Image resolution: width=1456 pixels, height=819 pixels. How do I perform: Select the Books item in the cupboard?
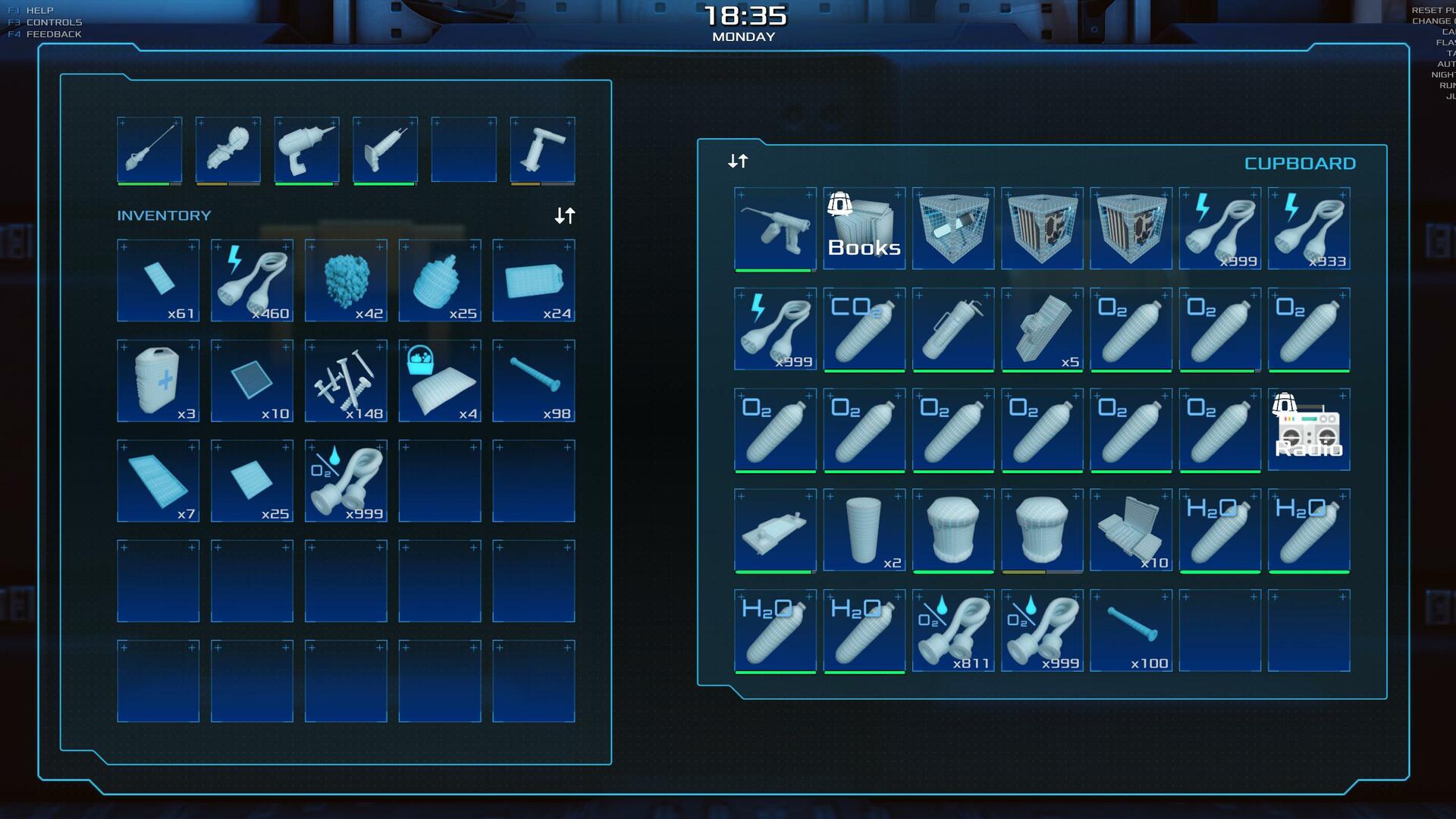coord(864,228)
